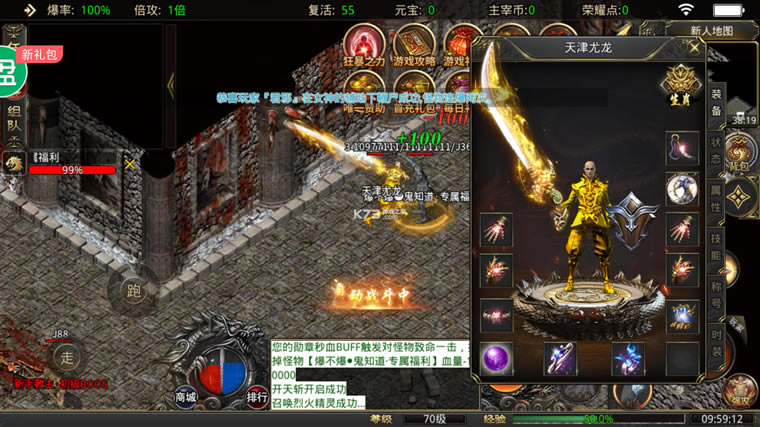
Task: Open the 新礼包 new gift pack
Action: tap(38, 55)
